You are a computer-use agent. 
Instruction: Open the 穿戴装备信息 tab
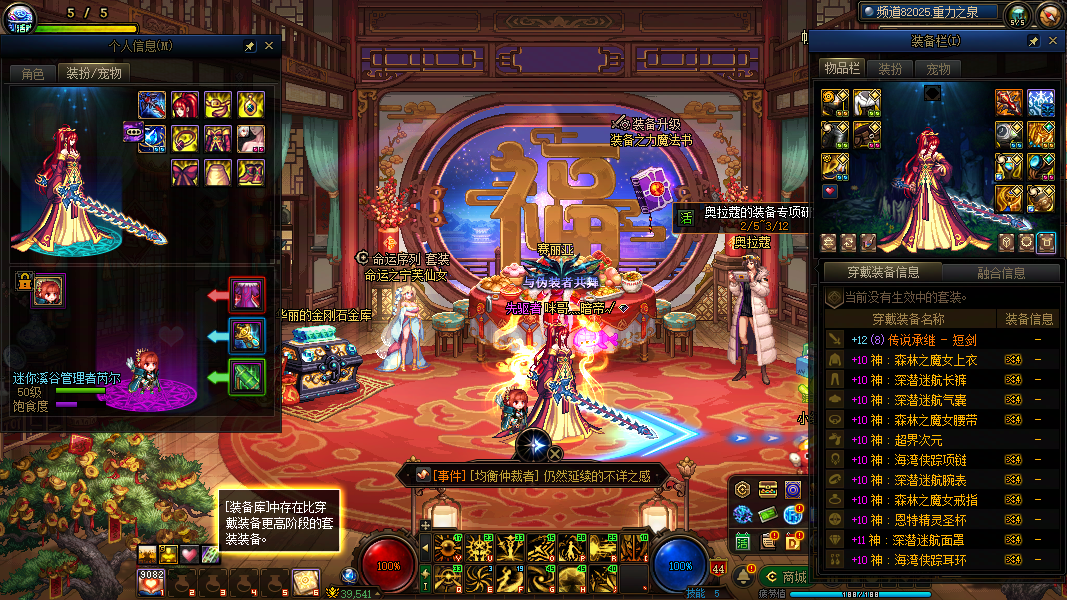tap(883, 272)
